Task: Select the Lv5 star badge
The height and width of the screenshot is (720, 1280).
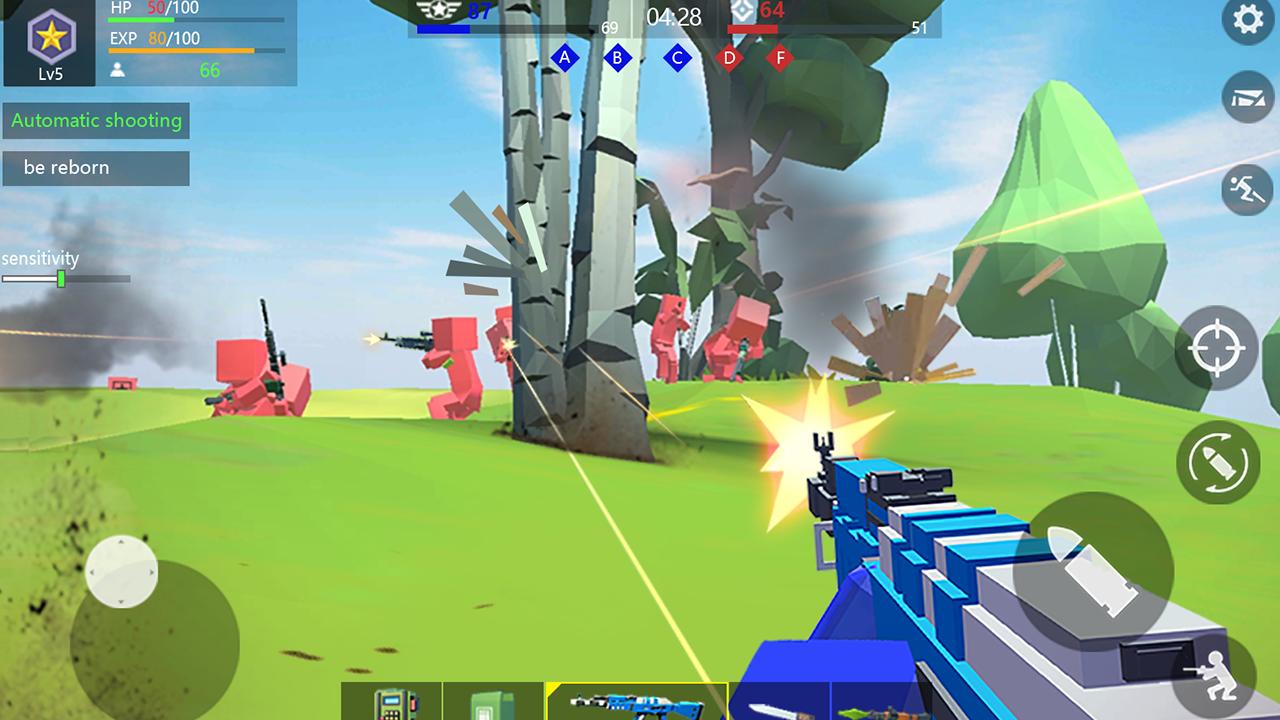Action: [49, 40]
